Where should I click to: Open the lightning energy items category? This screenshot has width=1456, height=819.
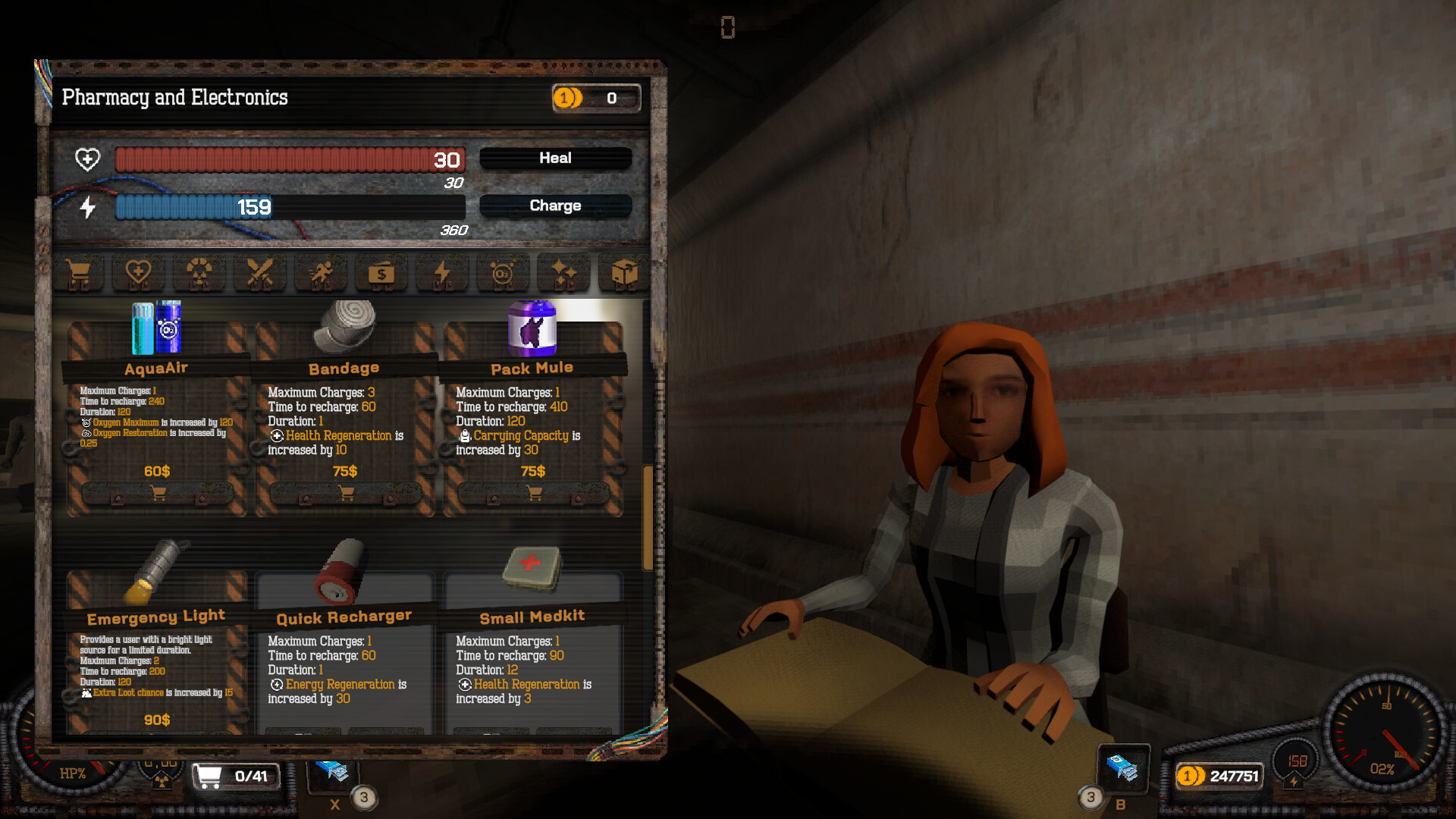[x=442, y=273]
